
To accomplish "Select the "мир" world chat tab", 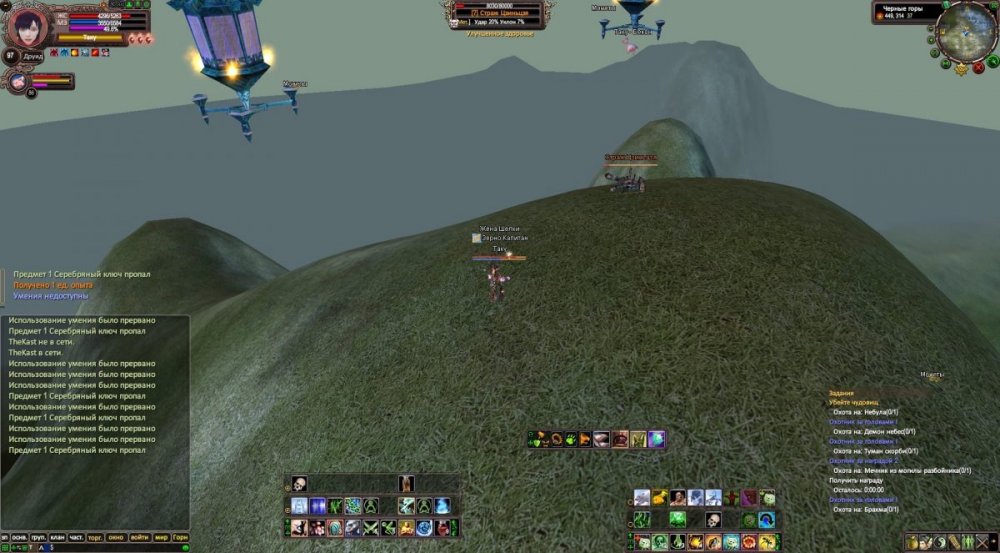I will 161,537.
